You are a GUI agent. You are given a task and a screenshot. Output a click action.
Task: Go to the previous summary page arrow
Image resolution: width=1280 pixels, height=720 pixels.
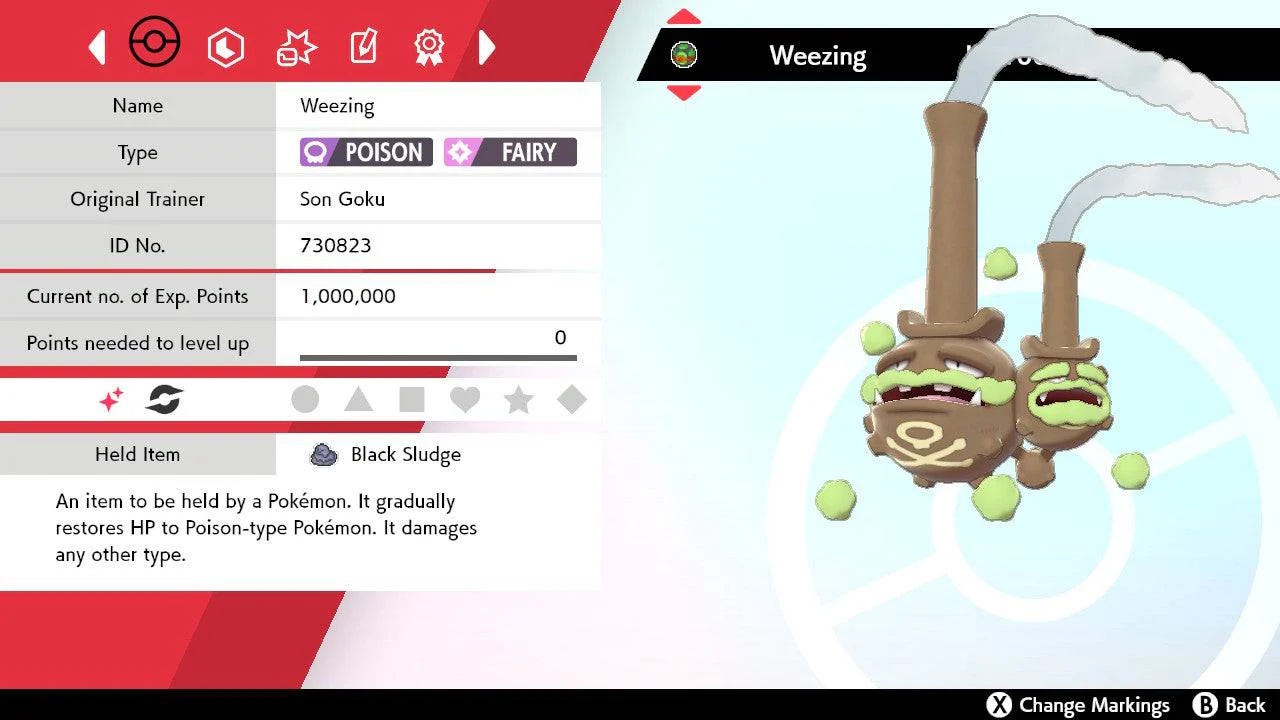coord(97,47)
